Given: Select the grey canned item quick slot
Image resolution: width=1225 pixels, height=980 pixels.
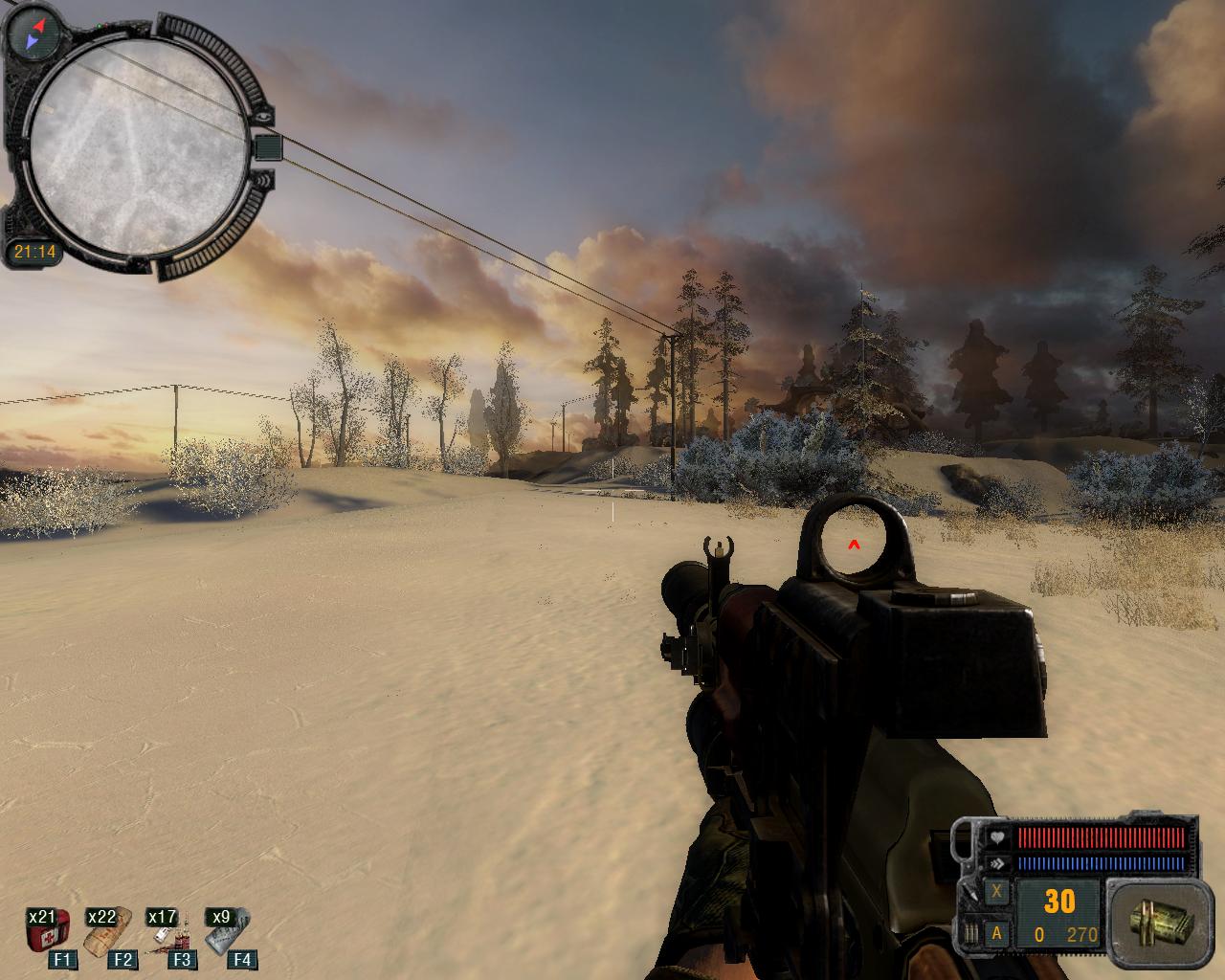Looking at the screenshot, I should click(x=226, y=932).
